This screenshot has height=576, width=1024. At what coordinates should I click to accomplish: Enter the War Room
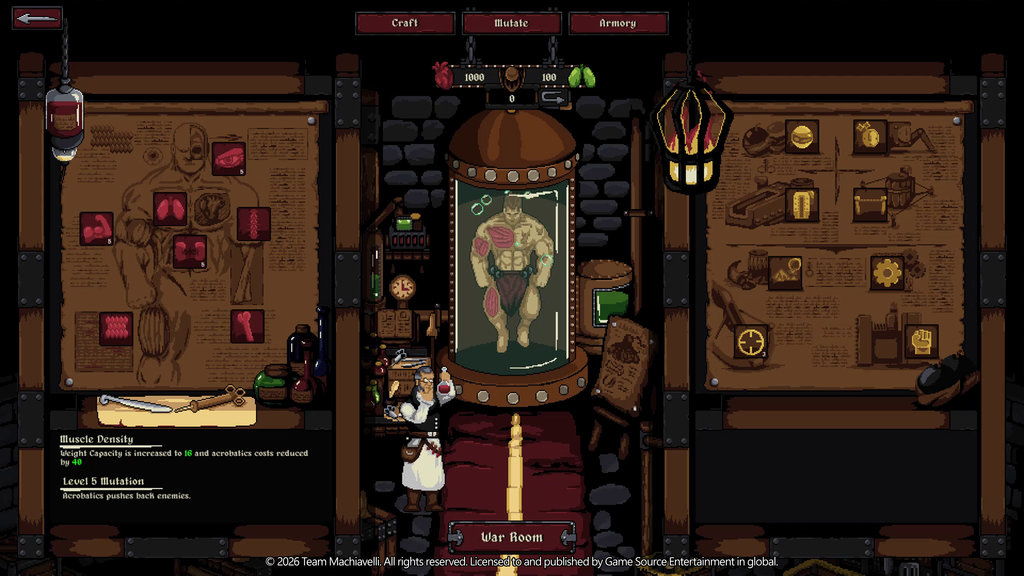pyautogui.click(x=512, y=537)
